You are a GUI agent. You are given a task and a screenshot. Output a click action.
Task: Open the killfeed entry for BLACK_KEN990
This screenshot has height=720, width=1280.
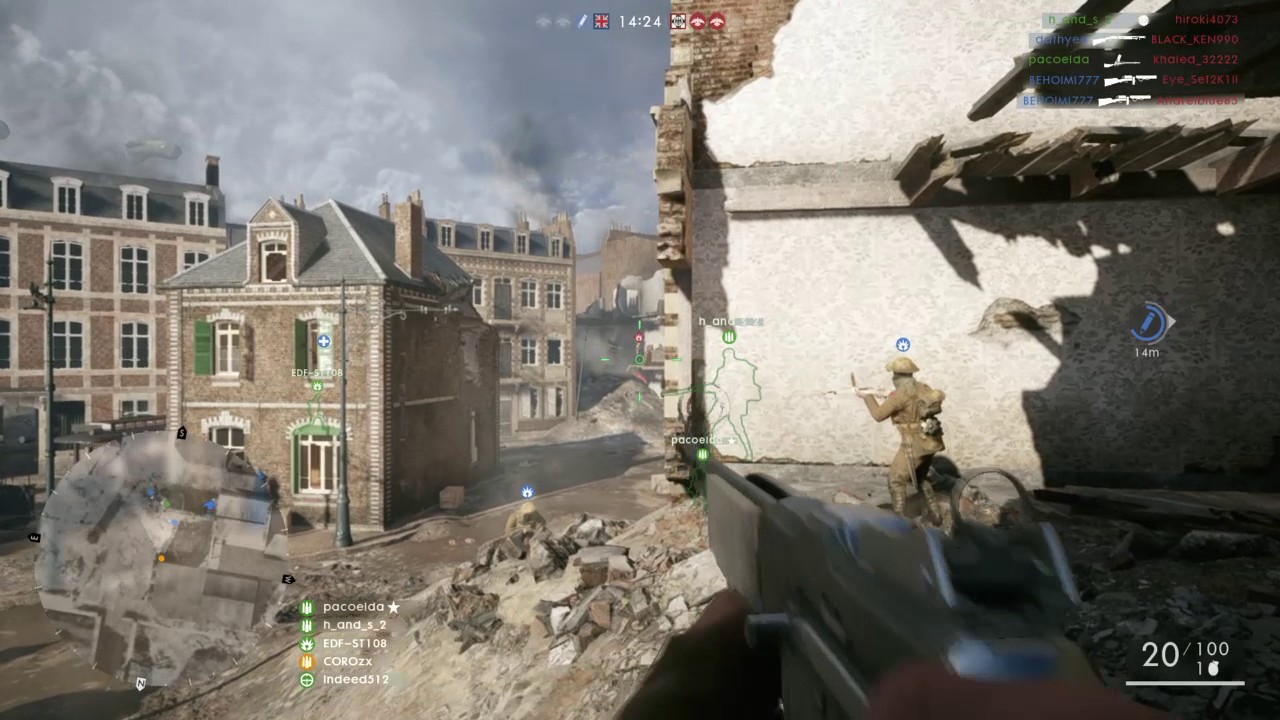[1194, 39]
